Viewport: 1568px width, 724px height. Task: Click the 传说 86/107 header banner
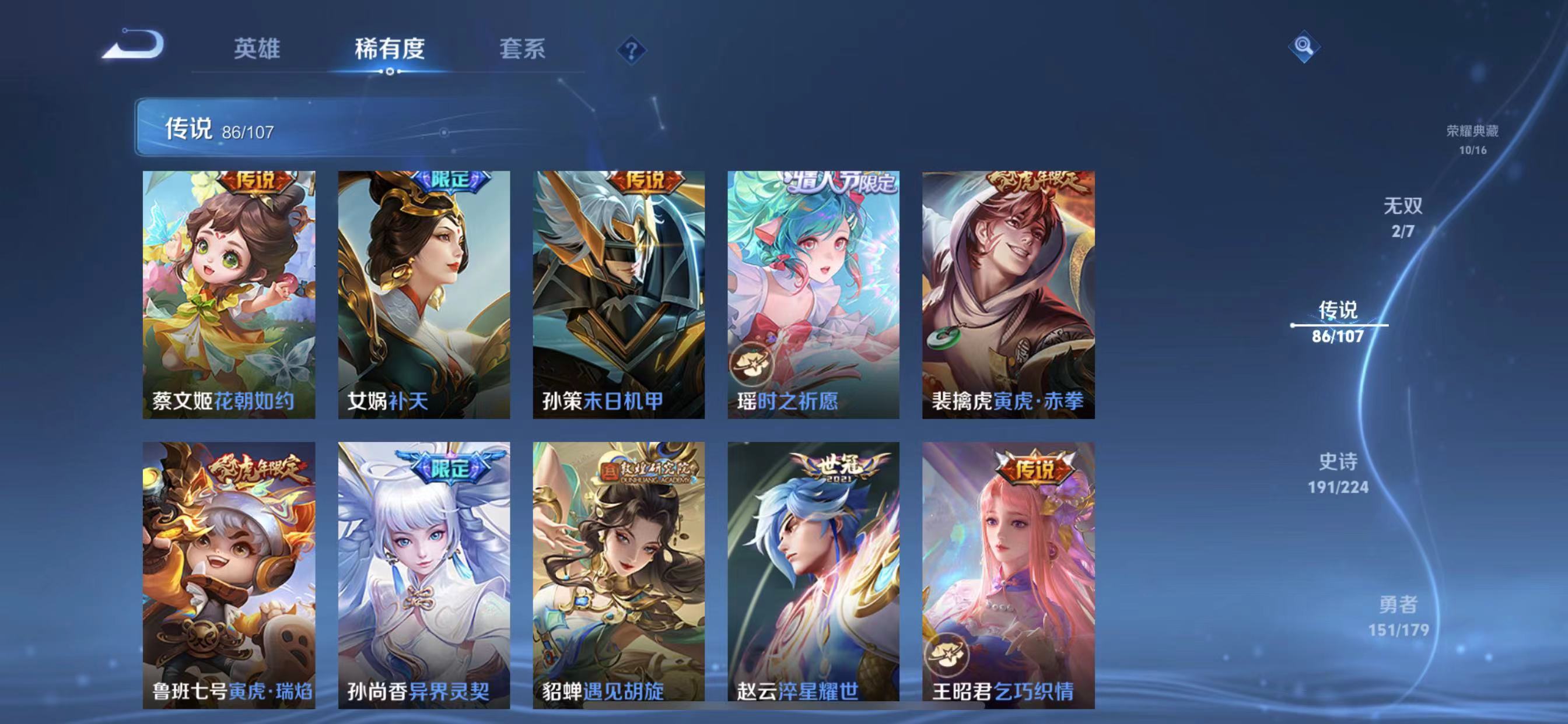coord(219,129)
